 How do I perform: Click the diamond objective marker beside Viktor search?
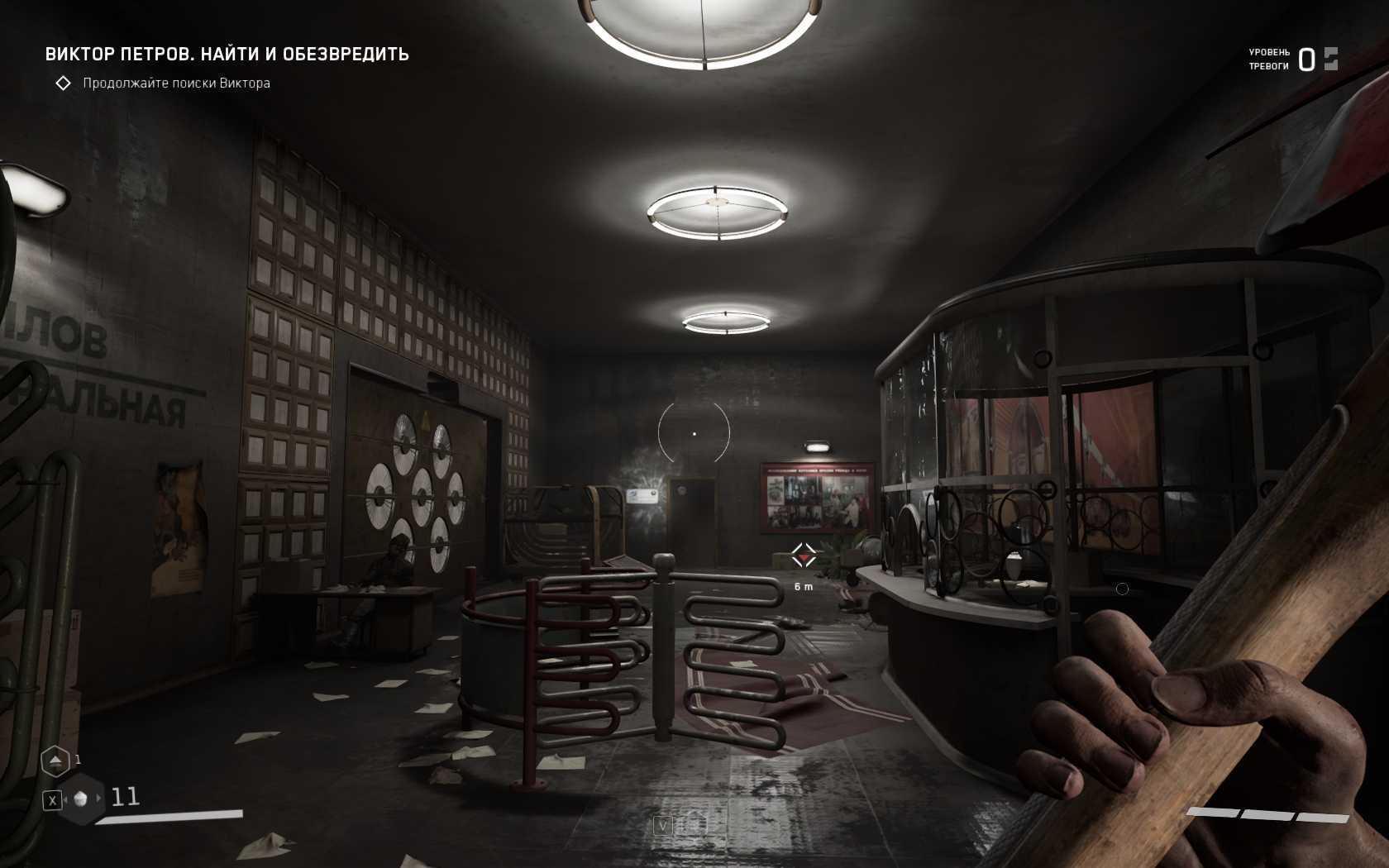pyautogui.click(x=63, y=83)
